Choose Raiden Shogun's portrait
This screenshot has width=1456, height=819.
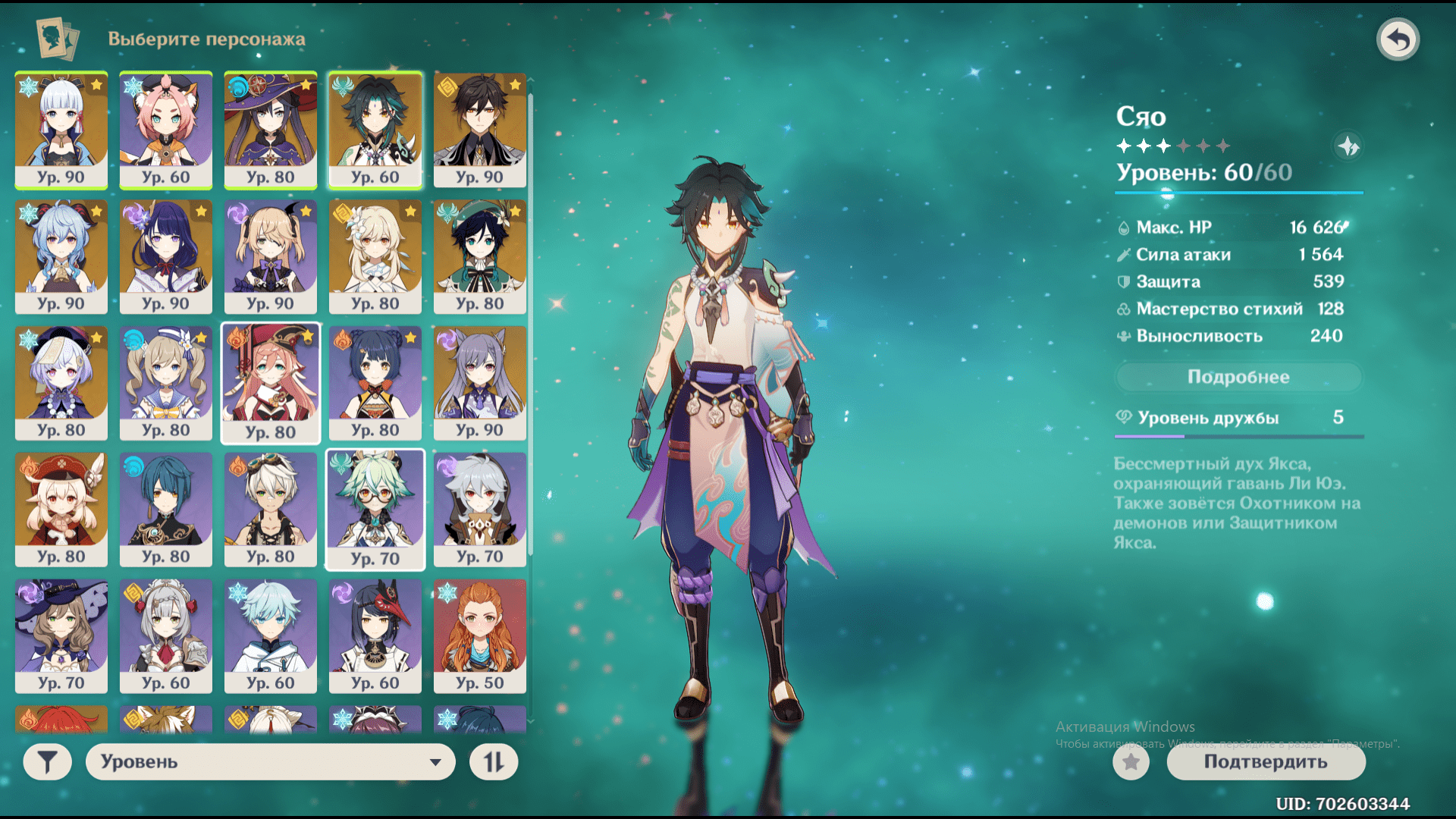(166, 256)
